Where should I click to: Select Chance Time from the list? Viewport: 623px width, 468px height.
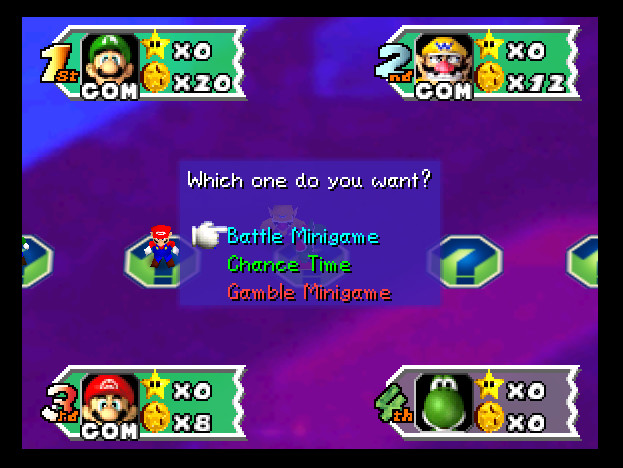pos(289,265)
